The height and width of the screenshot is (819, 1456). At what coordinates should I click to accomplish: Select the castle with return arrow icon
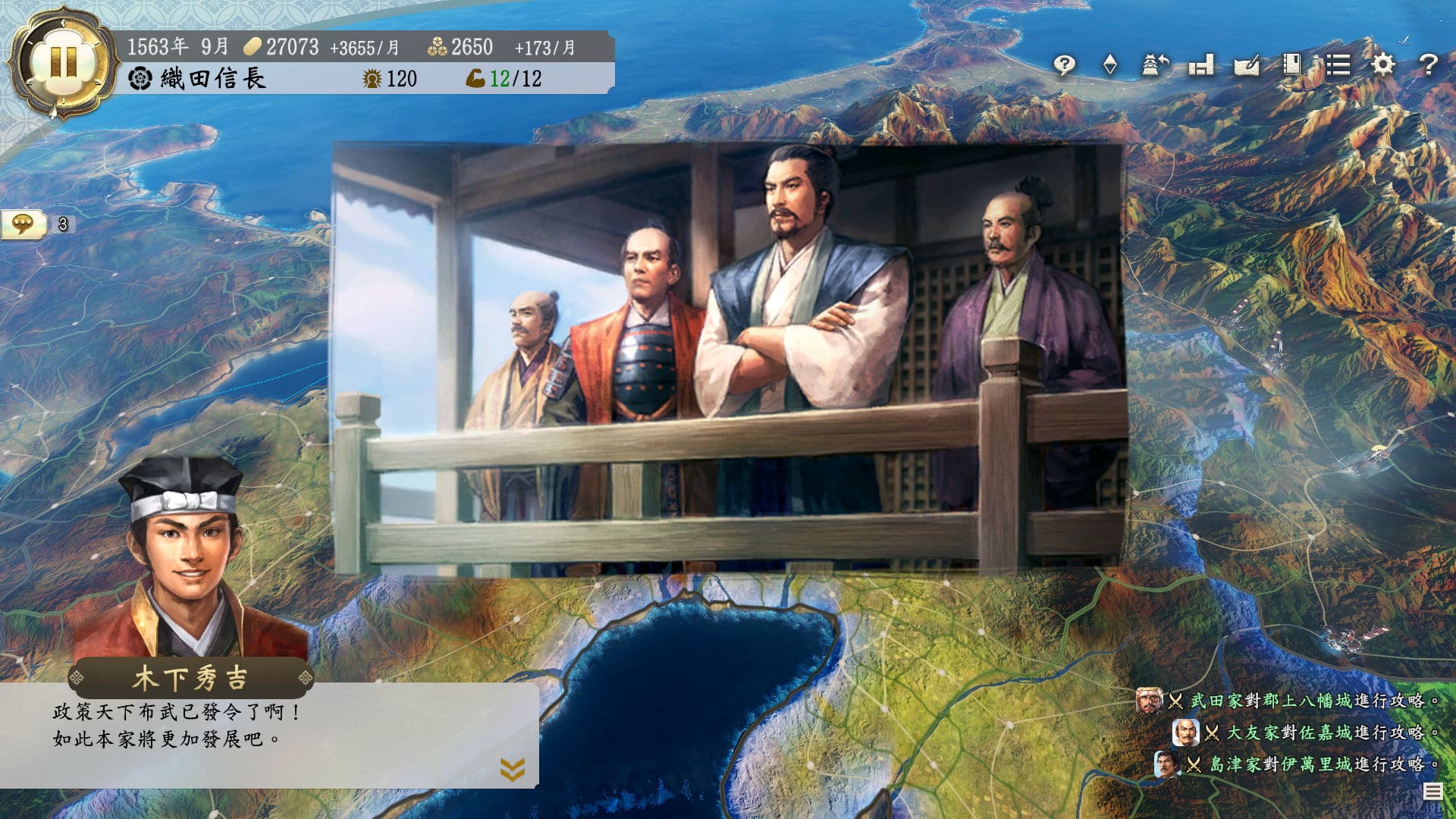pos(1156,65)
